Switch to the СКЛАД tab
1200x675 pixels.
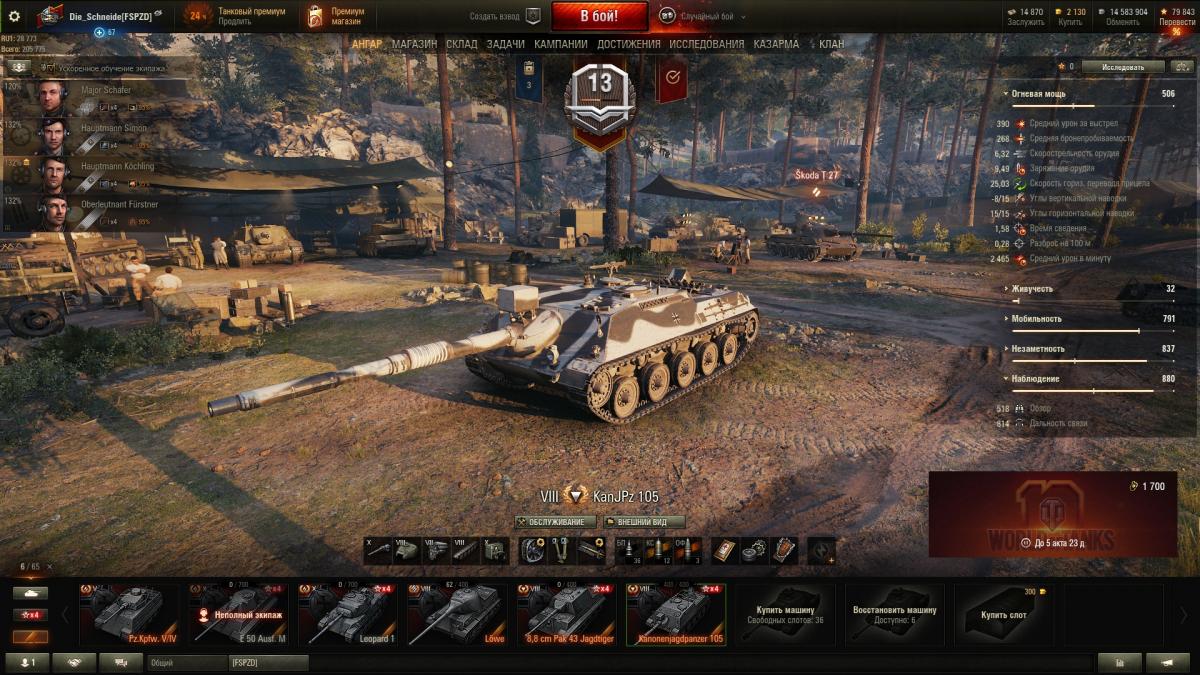coord(461,44)
